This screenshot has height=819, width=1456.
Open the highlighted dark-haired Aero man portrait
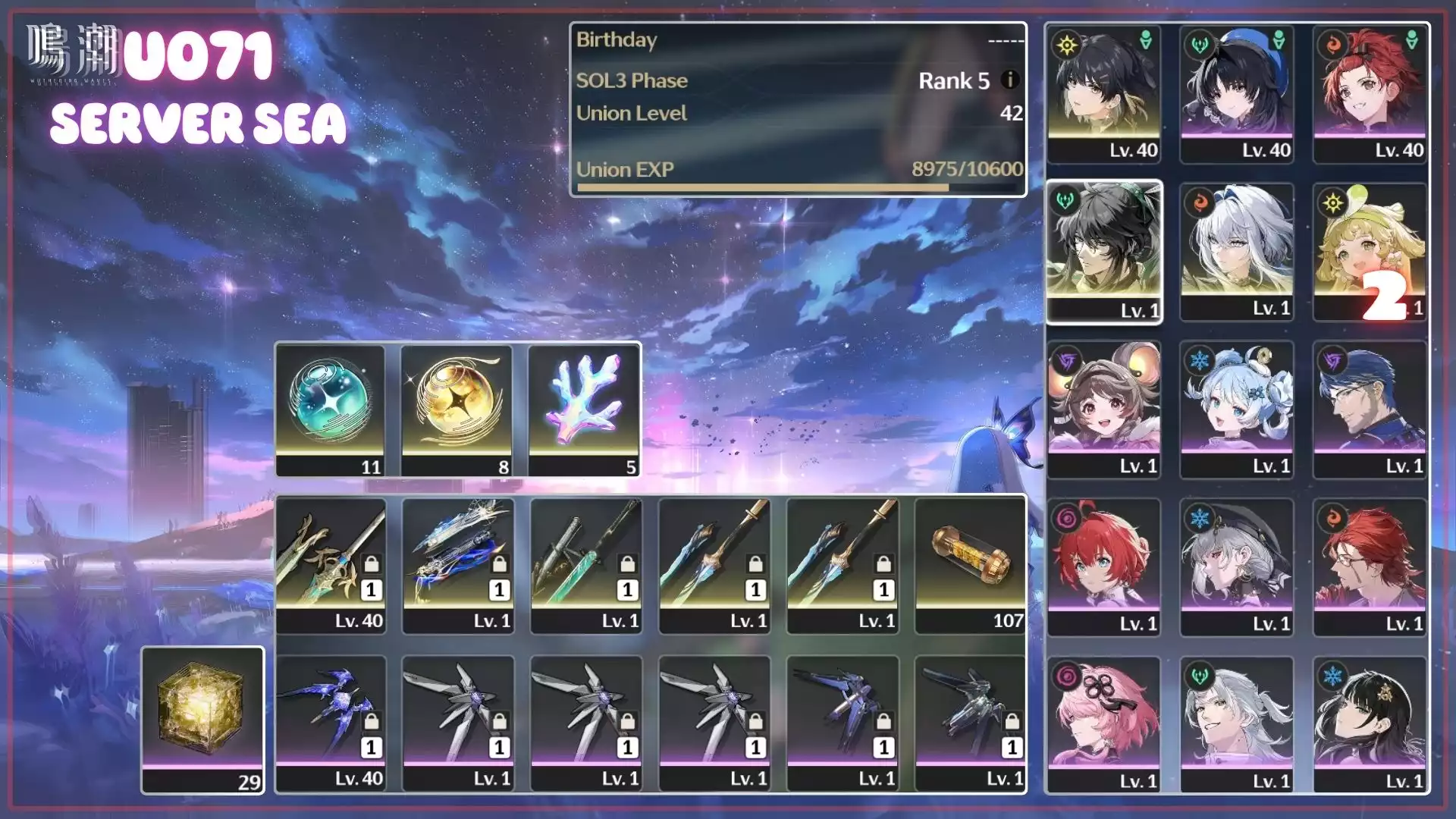tap(1103, 252)
